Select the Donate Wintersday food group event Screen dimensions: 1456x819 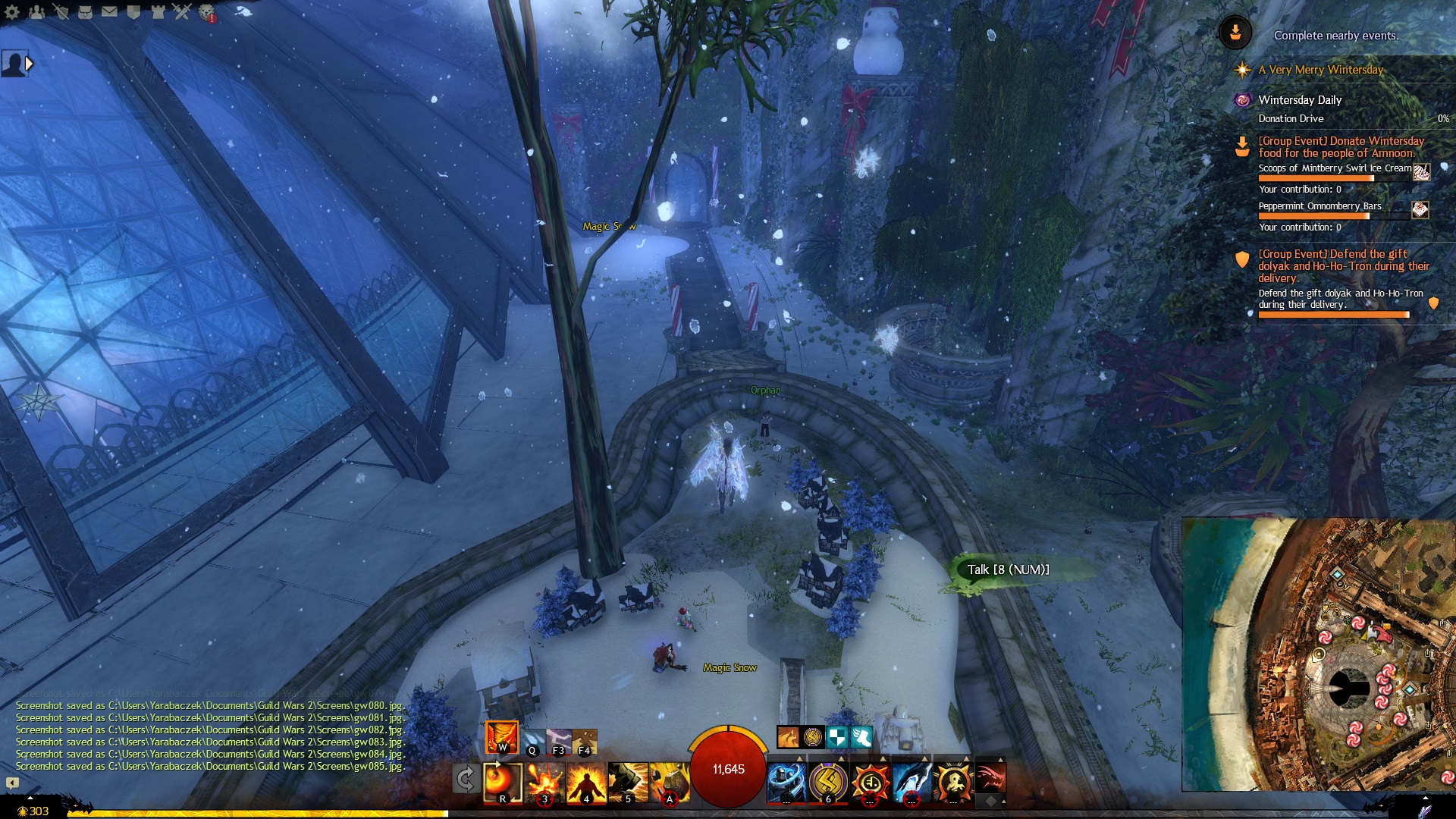coord(1341,147)
